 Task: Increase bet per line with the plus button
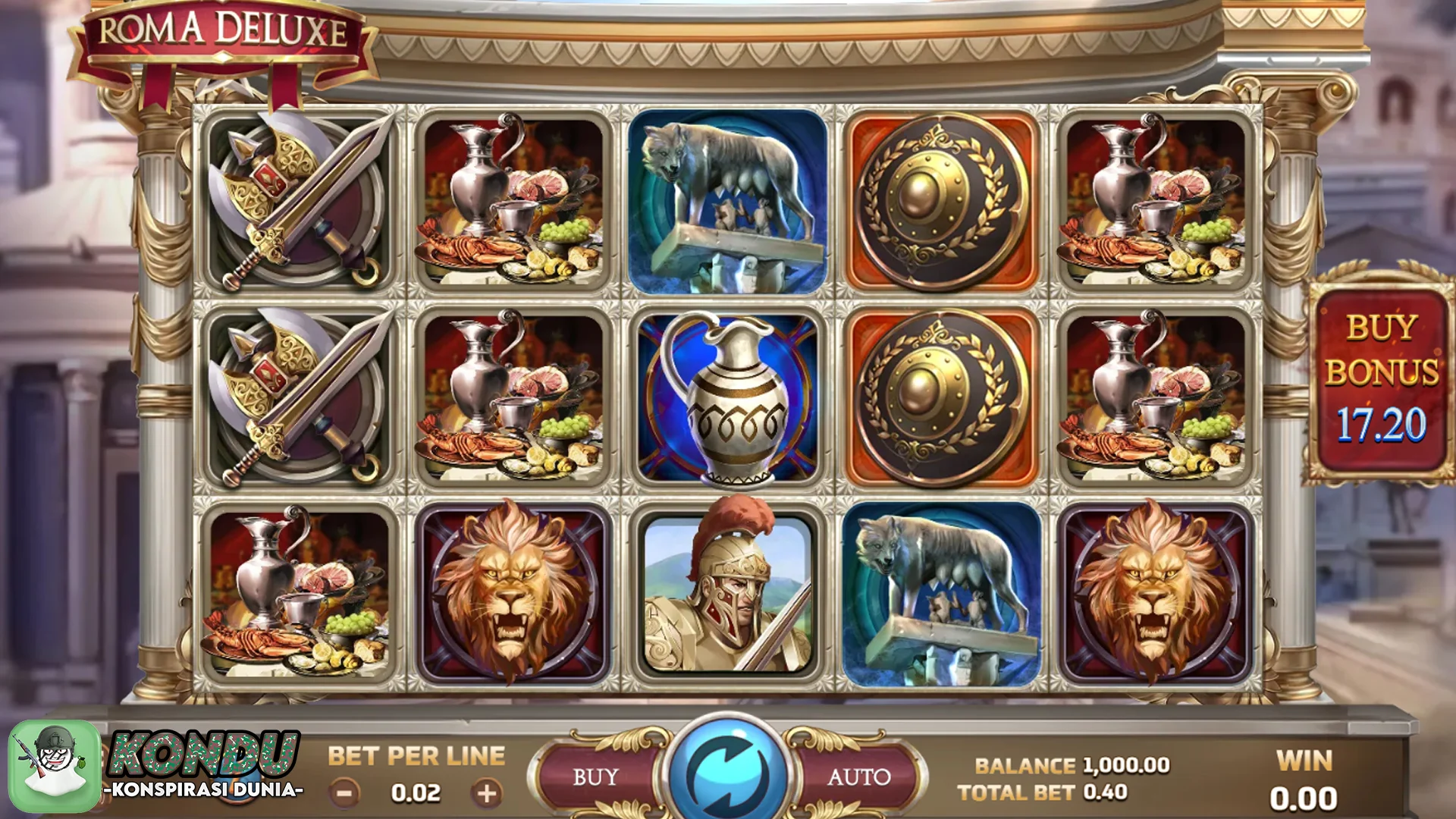point(486,793)
